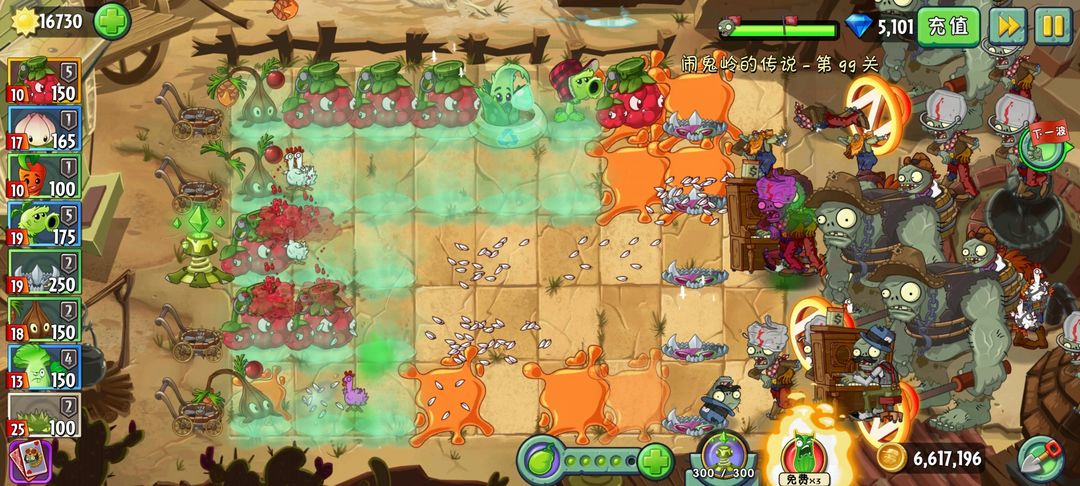This screenshot has height=486, width=1080.
Task: Pause the game
Action: pyautogui.click(x=1052, y=25)
